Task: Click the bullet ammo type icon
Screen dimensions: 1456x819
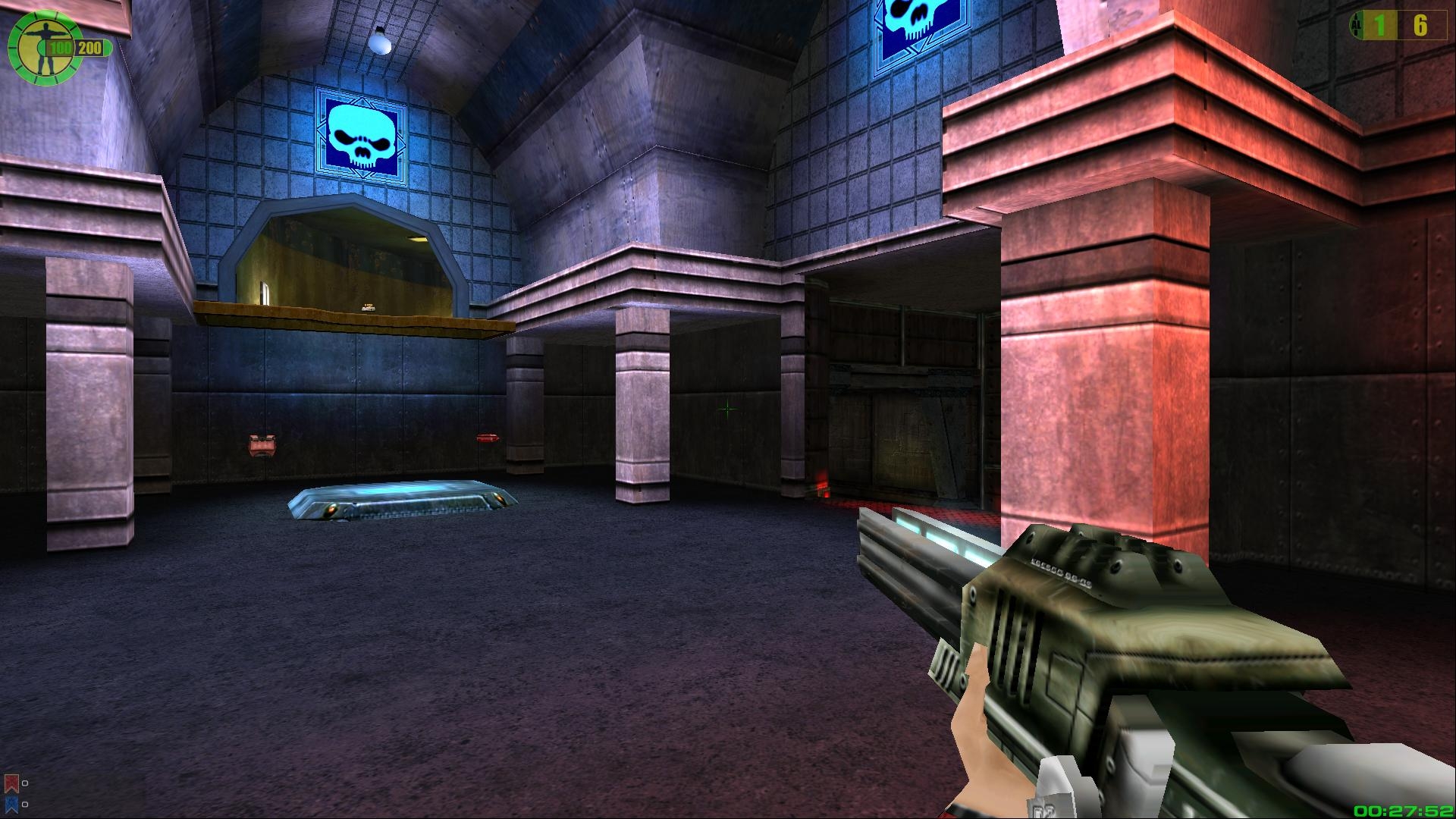Action: point(1354,26)
